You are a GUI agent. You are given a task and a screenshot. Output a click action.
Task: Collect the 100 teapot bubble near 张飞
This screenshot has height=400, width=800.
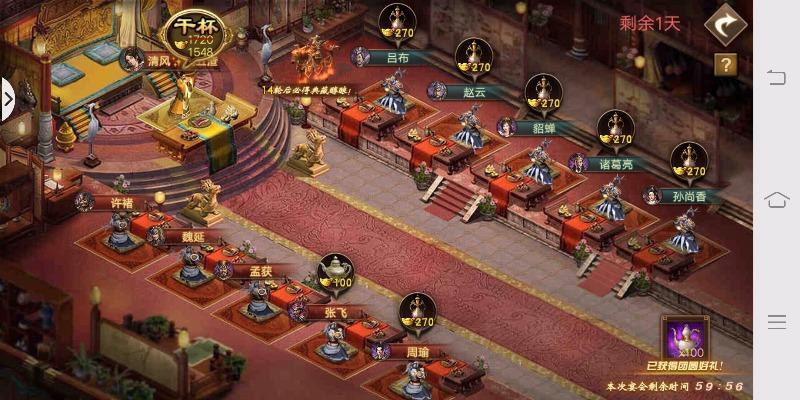click(336, 273)
